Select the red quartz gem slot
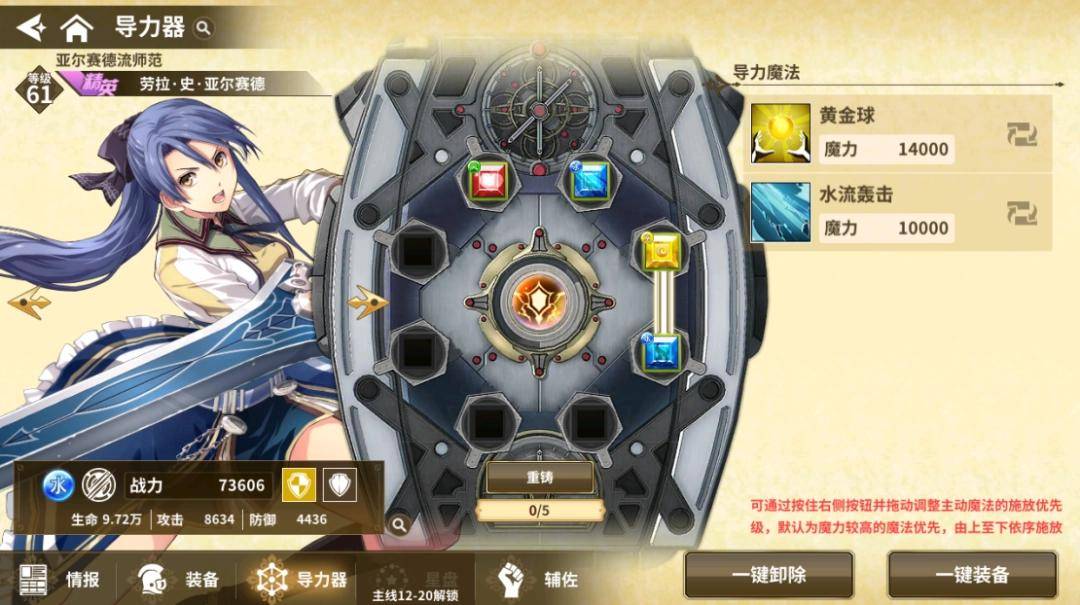Image resolution: width=1080 pixels, height=605 pixels. (x=490, y=180)
